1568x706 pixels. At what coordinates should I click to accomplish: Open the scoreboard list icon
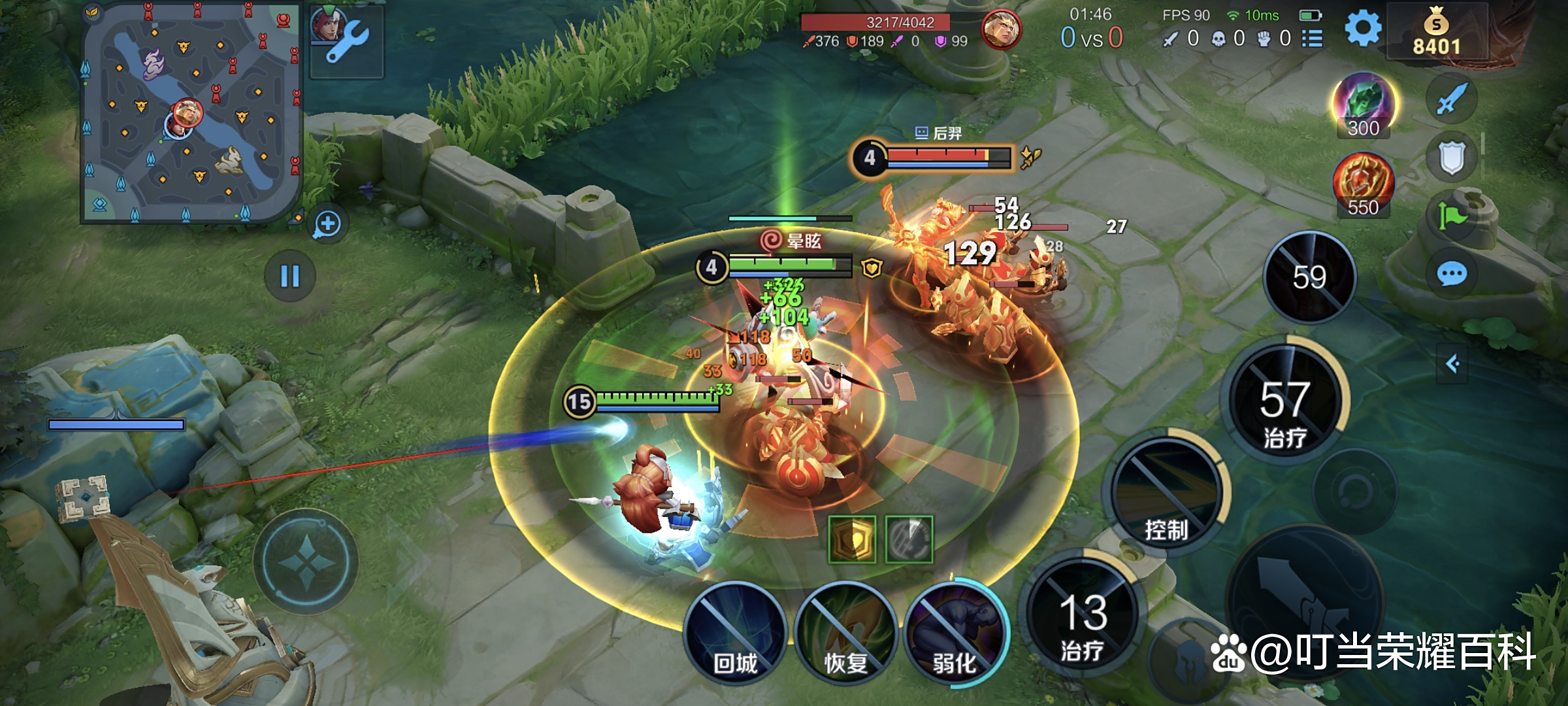pos(1312,39)
